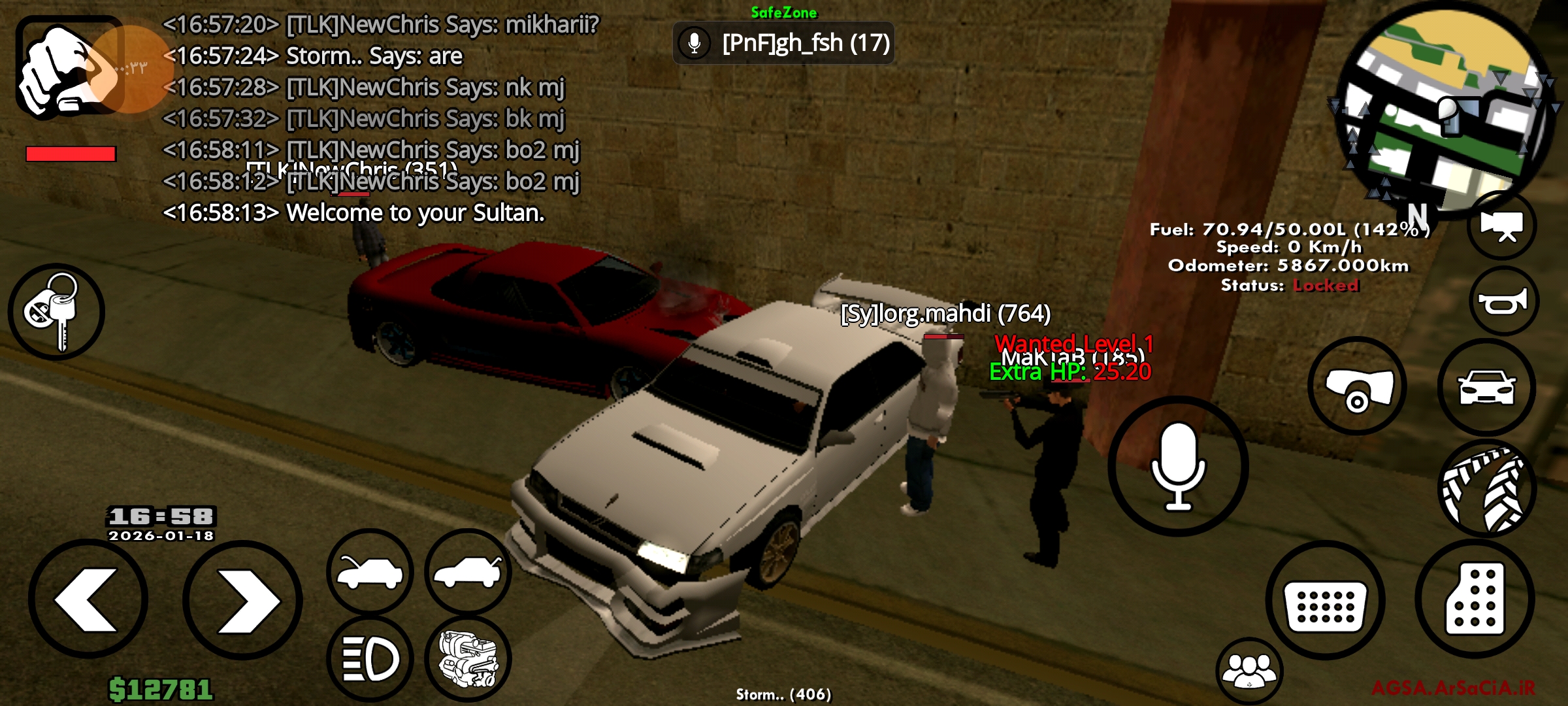Toggle the headlights button
This screenshot has height=706, width=1568.
coord(370,659)
